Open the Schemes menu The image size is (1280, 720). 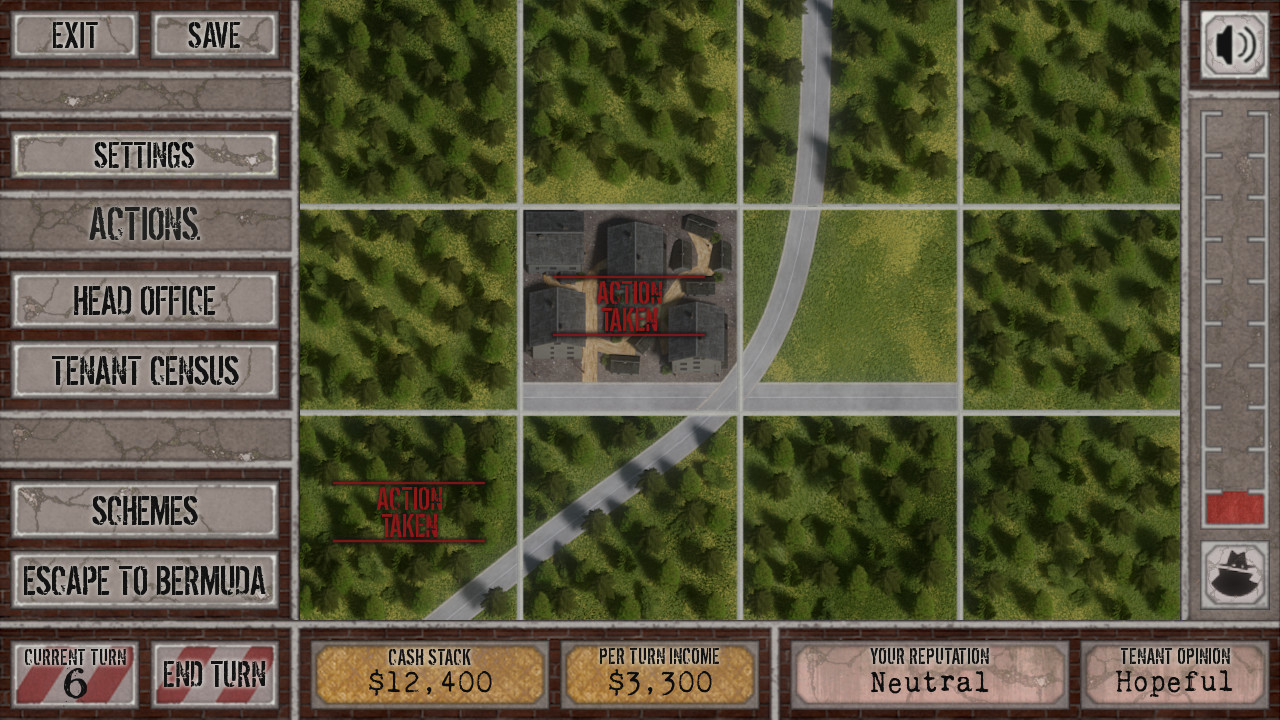(x=145, y=511)
